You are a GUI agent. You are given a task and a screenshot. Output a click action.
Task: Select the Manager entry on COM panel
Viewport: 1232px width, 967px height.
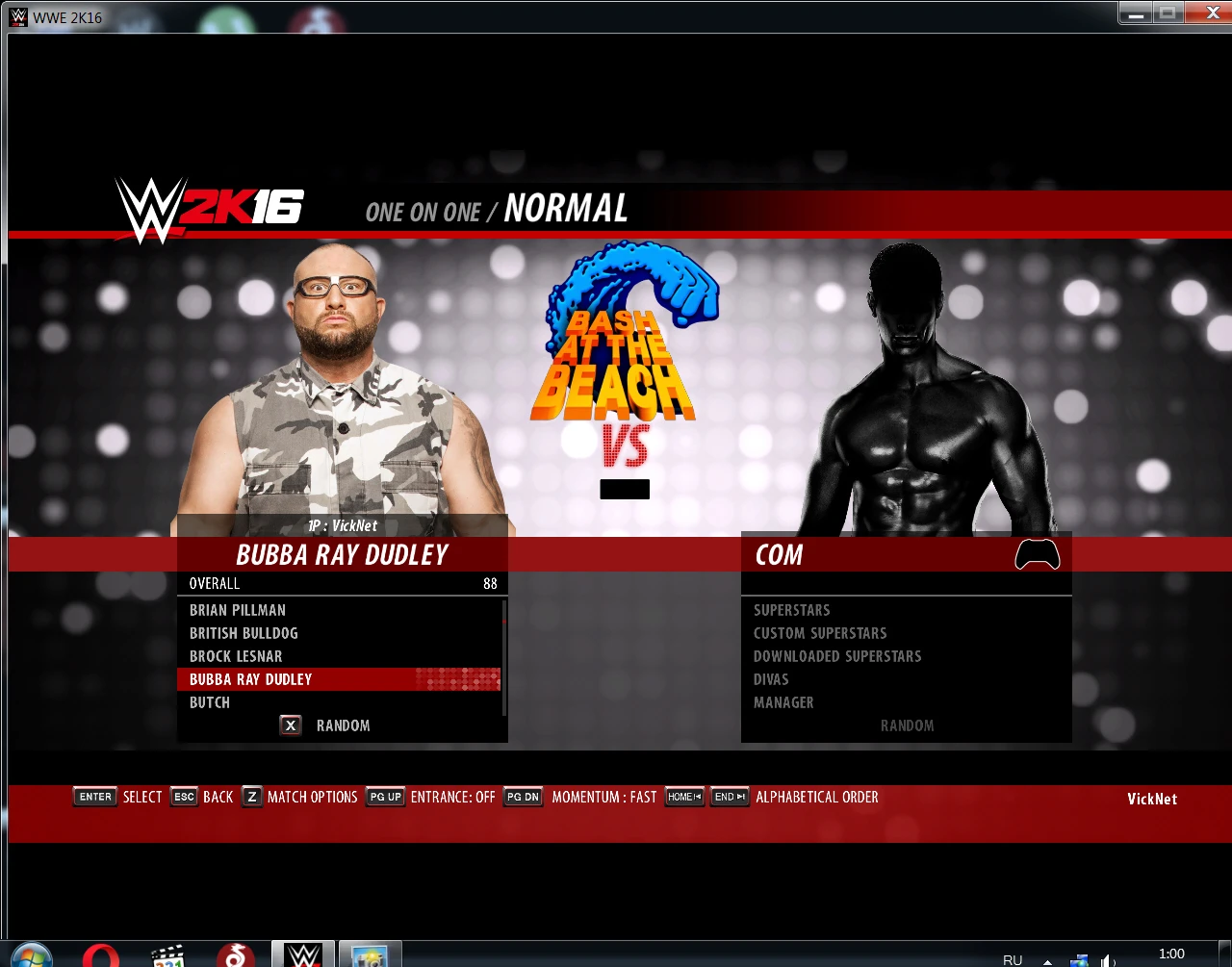pyautogui.click(x=783, y=701)
